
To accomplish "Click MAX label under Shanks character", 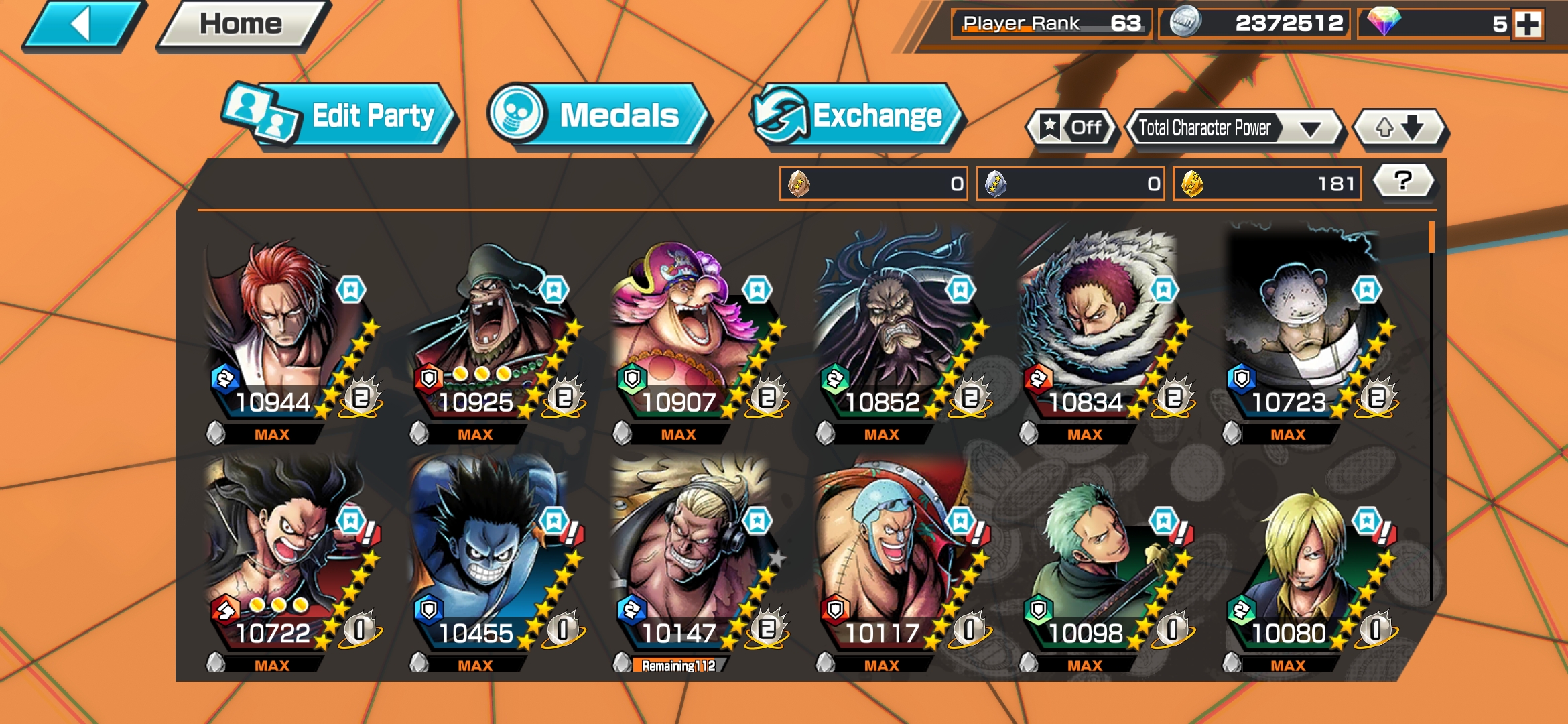I will [x=271, y=434].
